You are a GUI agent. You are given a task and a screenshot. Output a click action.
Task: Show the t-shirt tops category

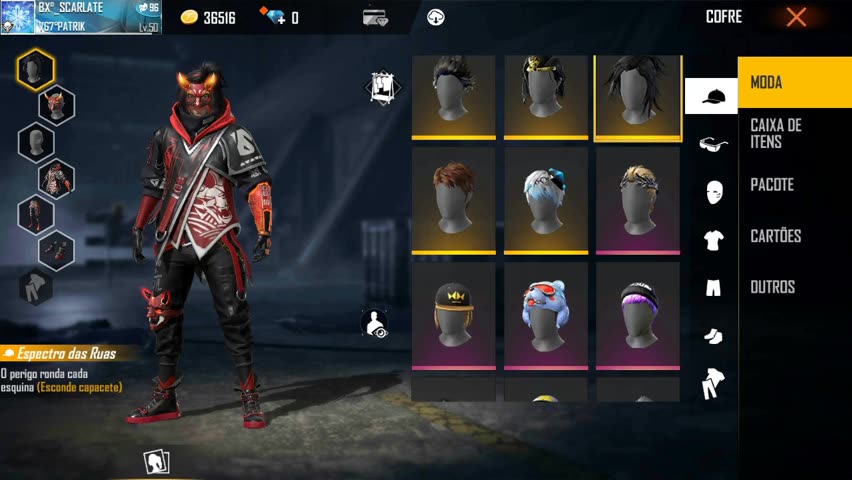(x=713, y=240)
